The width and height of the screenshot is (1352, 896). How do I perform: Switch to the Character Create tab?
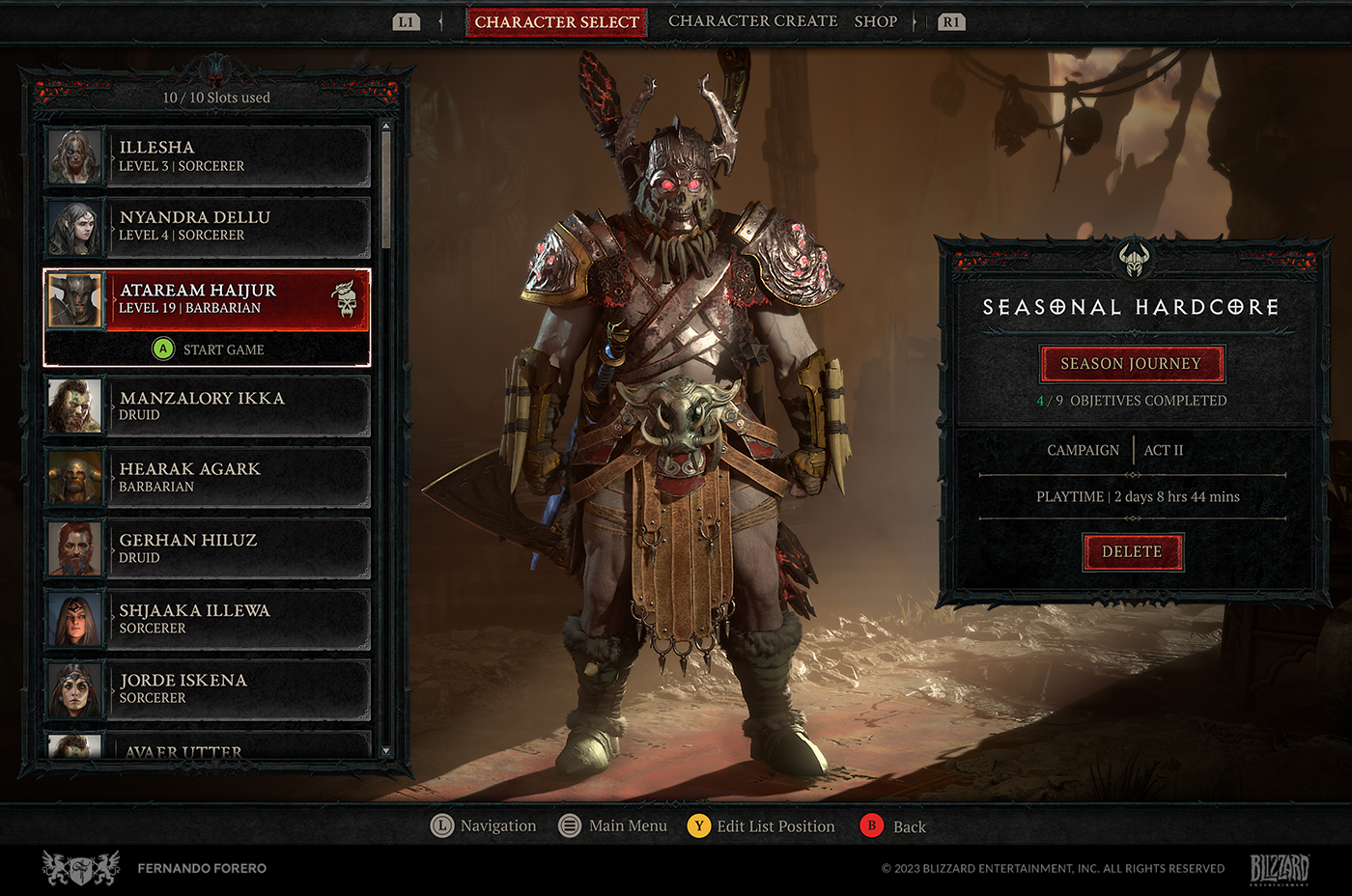pyautogui.click(x=752, y=21)
